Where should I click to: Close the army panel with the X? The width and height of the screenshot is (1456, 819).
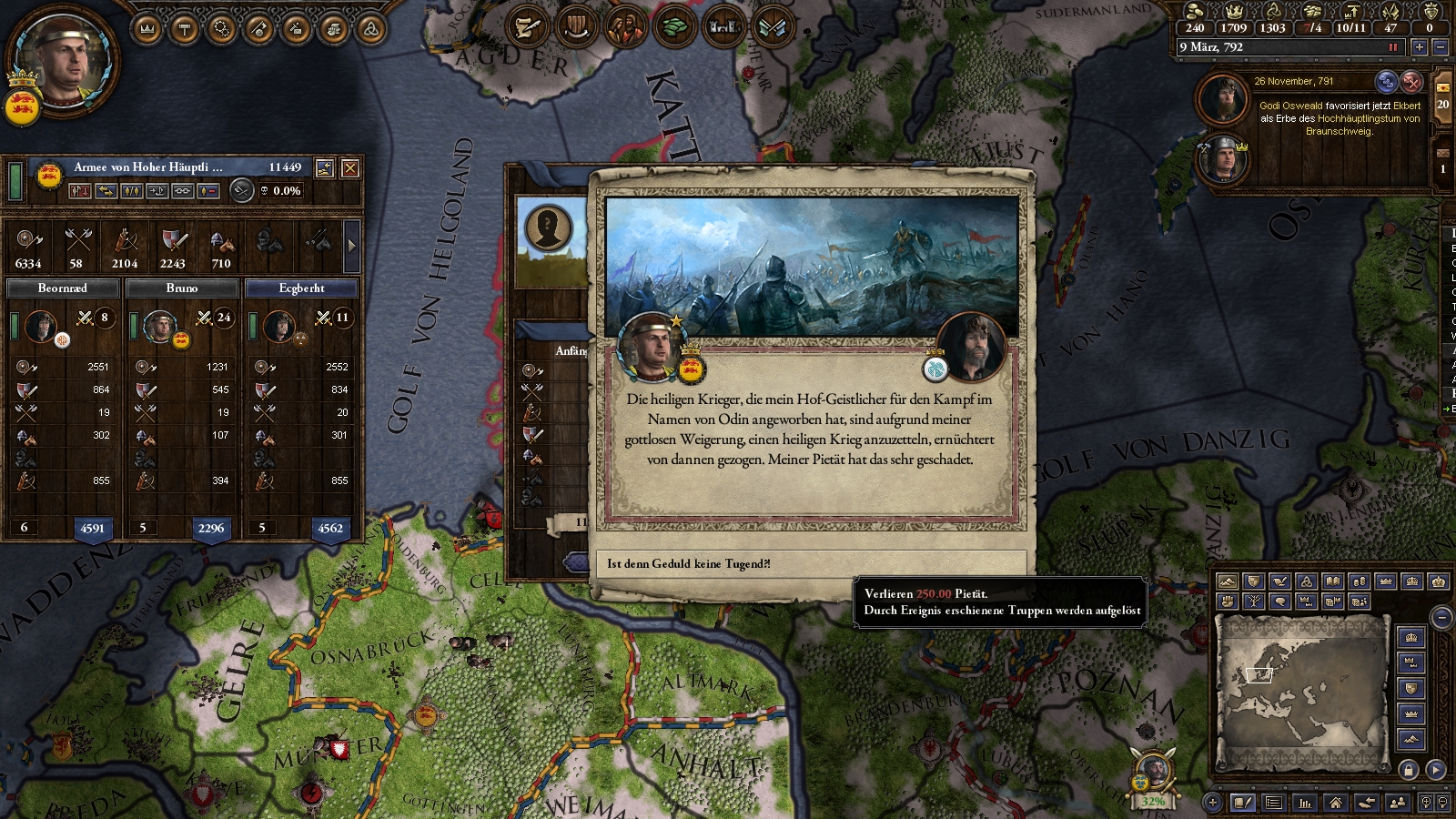349,168
